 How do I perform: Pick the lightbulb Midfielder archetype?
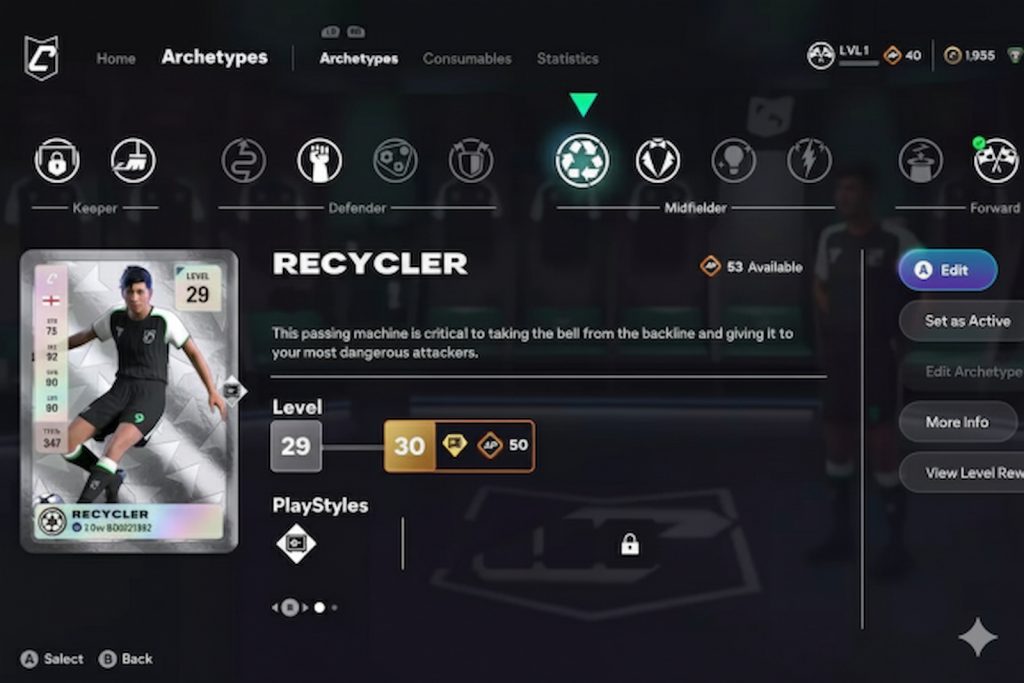tap(733, 160)
